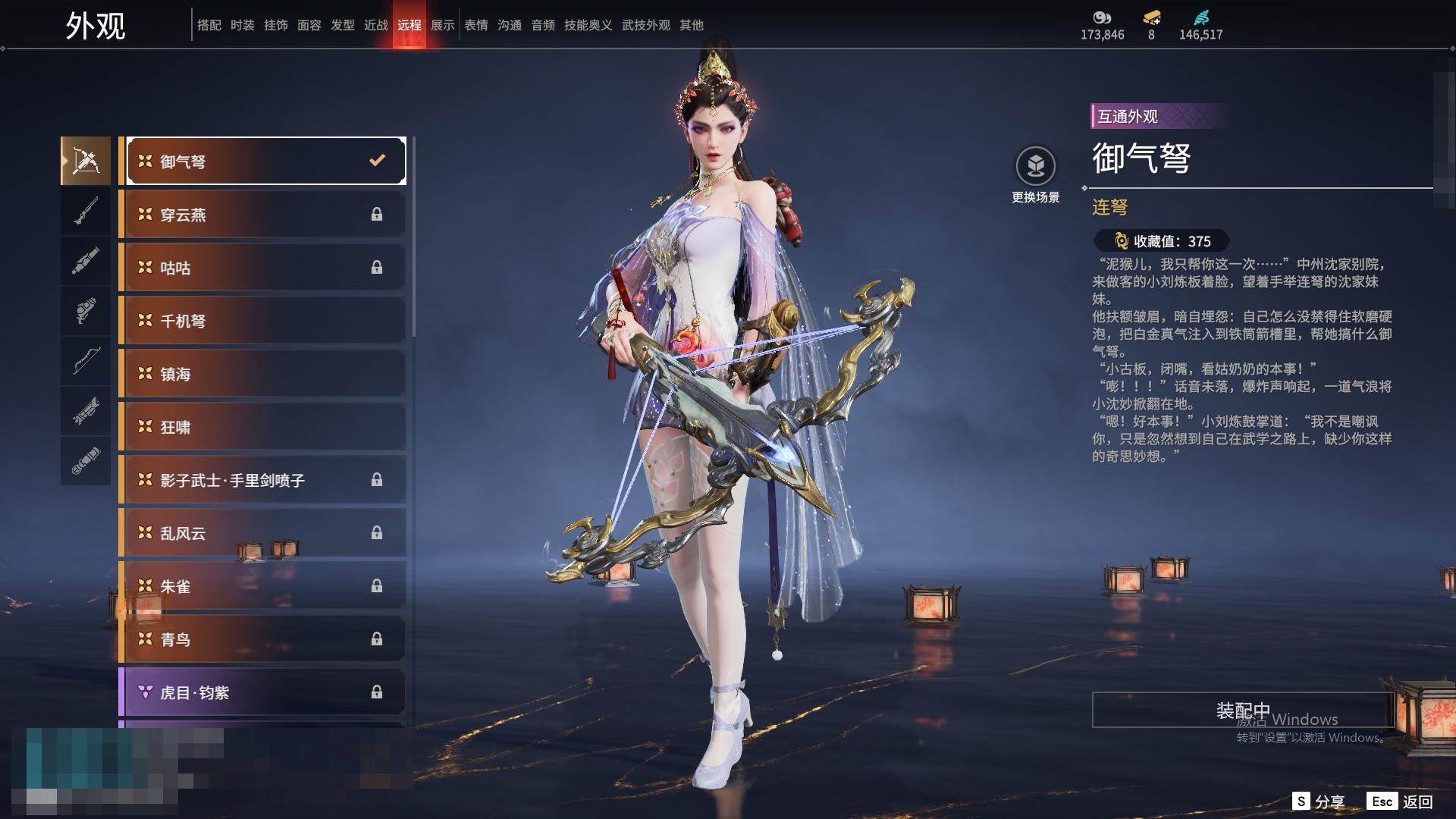Choose the 狂啸 skin entry
This screenshot has height=819, width=1456.
click(x=262, y=427)
